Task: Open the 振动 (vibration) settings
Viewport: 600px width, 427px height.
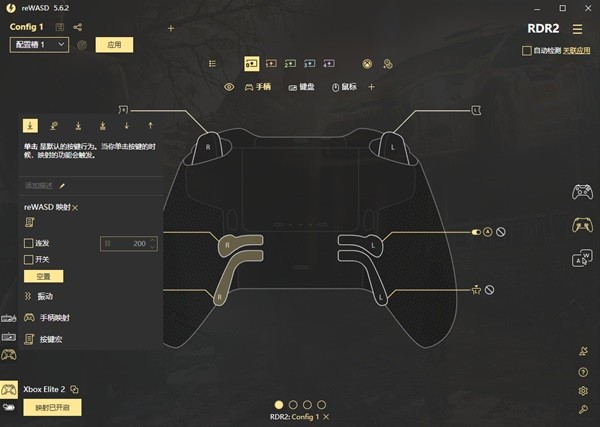Action: 44,297
